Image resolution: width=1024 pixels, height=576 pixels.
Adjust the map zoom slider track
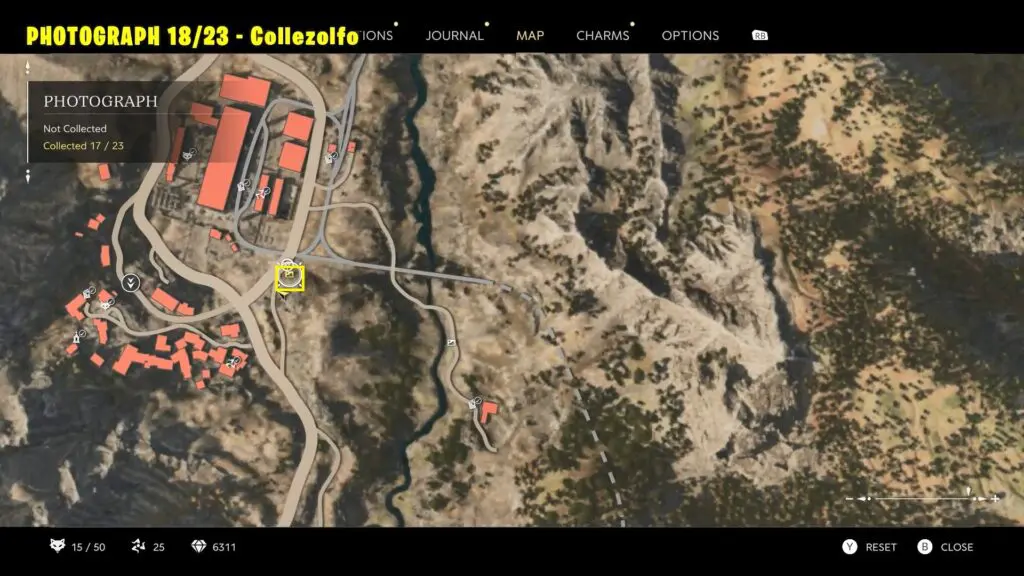922,498
